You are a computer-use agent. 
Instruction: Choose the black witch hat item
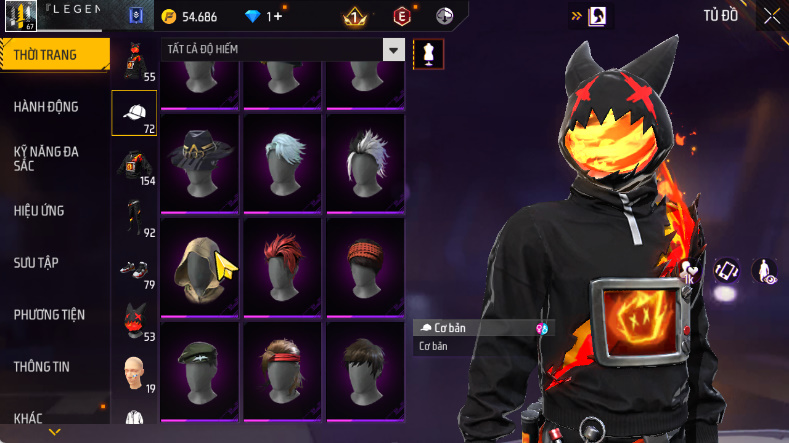199,162
